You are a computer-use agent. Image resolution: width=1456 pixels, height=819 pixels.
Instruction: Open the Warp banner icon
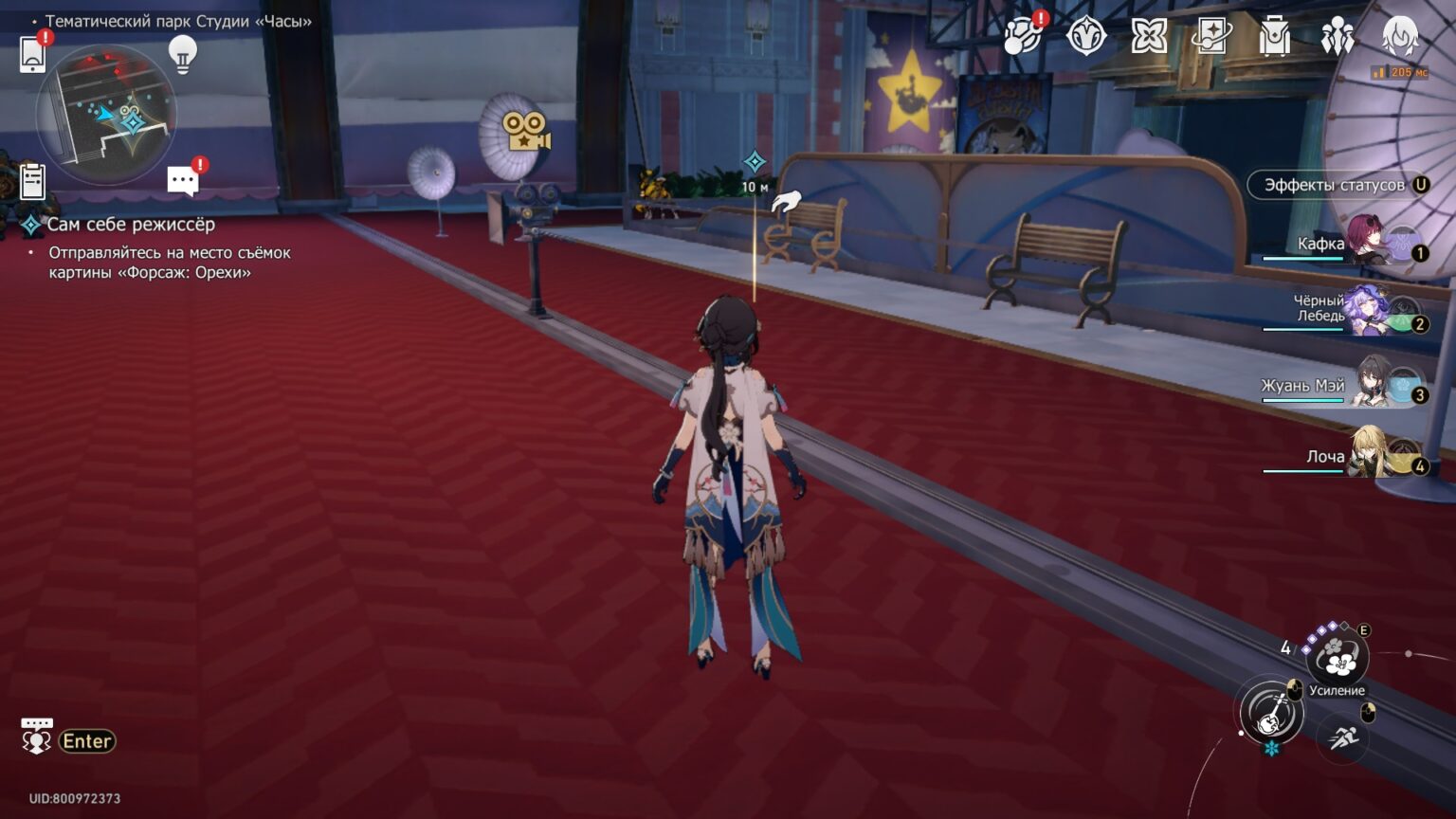pyautogui.click(x=1211, y=35)
